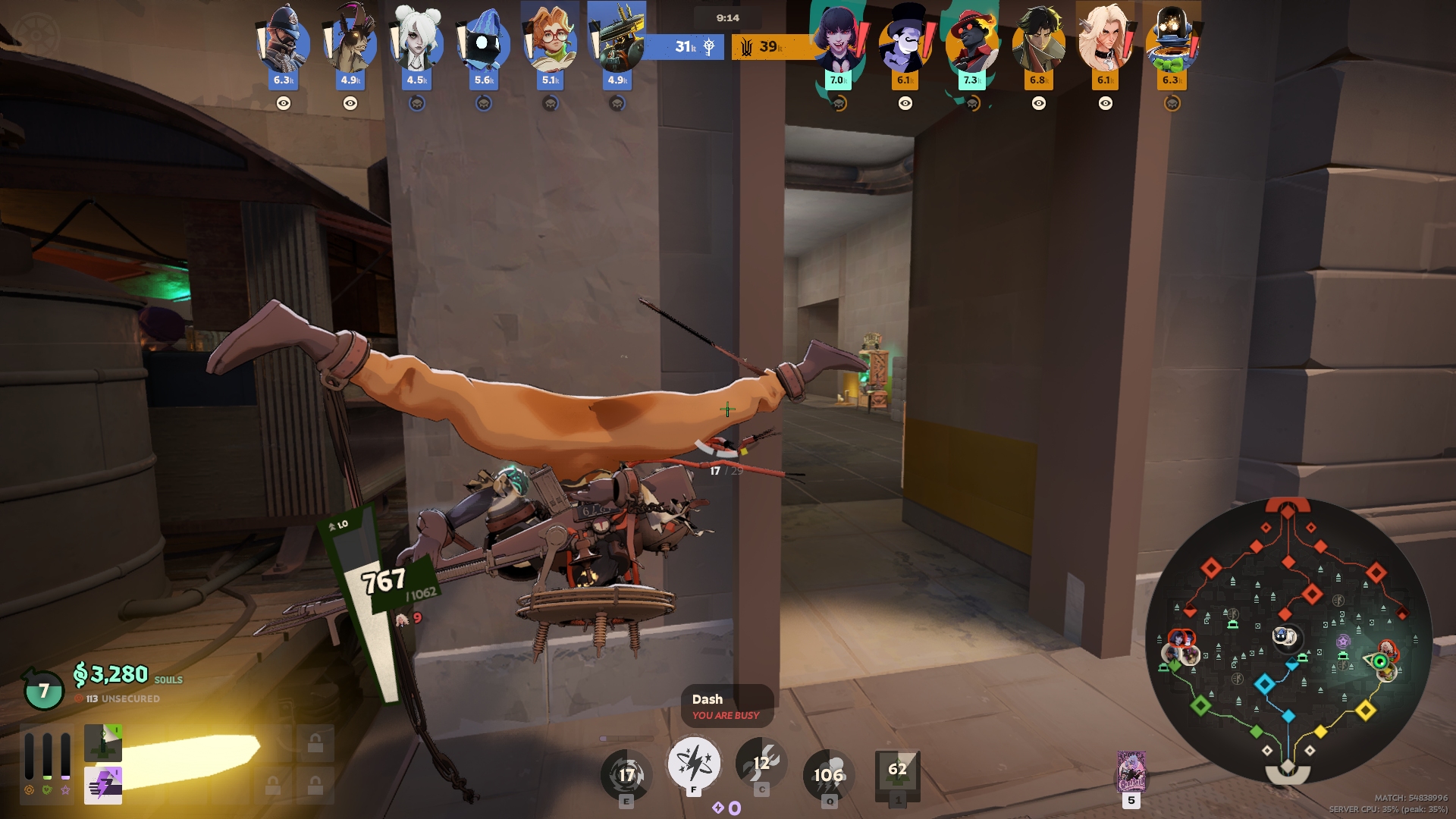
Task: Select the purple lightning item slot
Action: tap(103, 785)
